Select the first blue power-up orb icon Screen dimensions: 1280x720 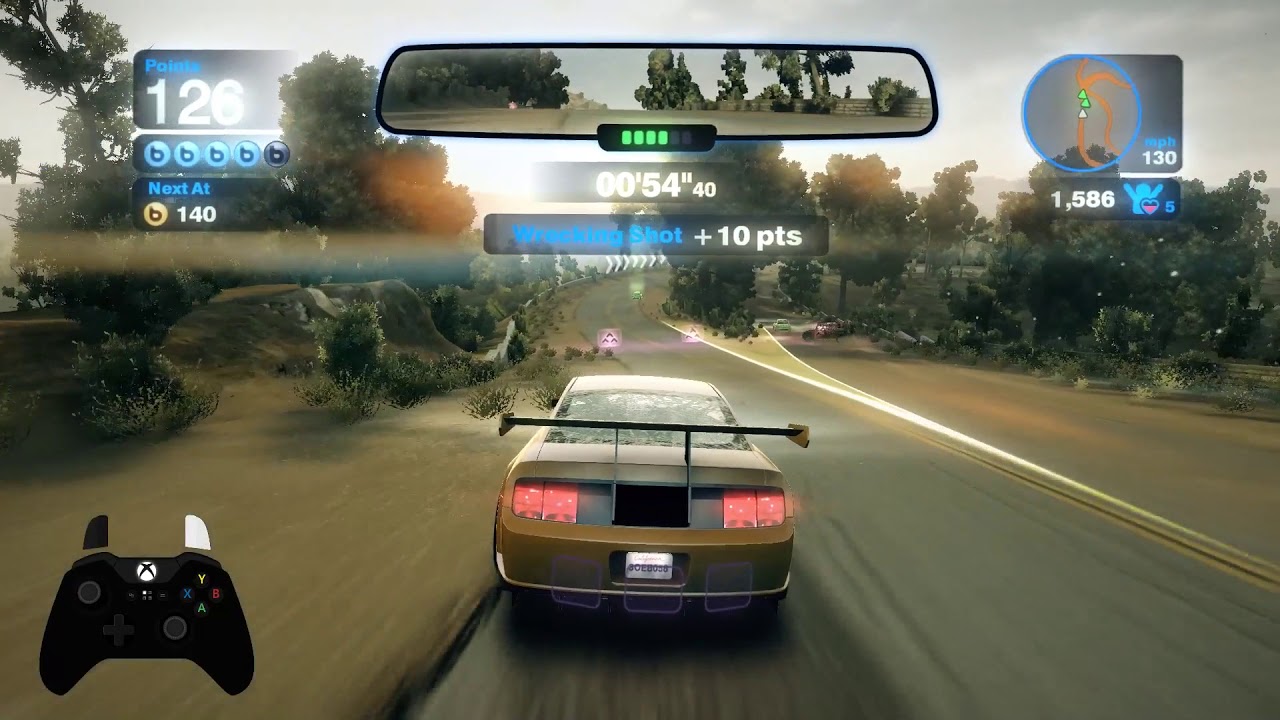pos(157,153)
